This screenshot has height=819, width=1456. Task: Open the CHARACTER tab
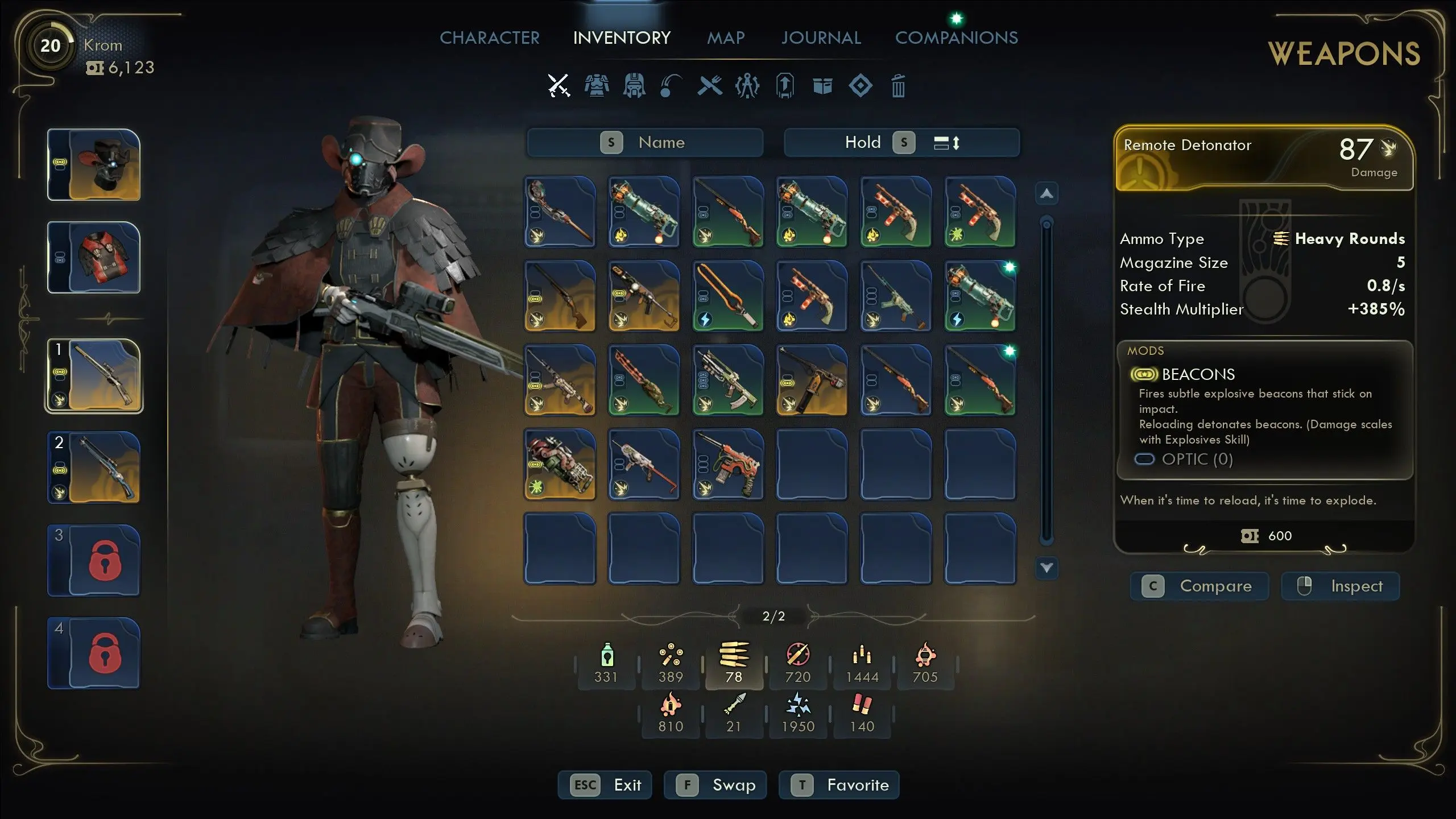tap(490, 38)
